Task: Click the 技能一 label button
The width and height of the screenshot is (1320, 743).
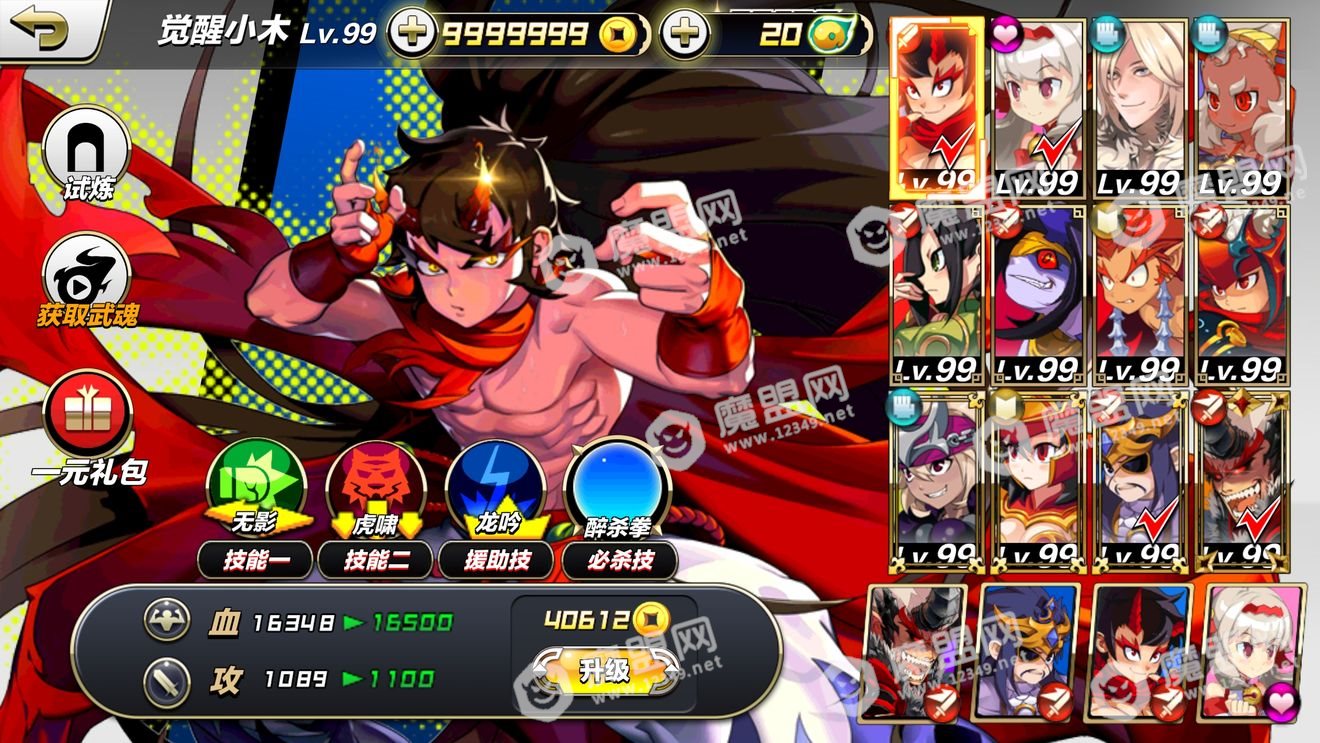Action: tap(256, 560)
